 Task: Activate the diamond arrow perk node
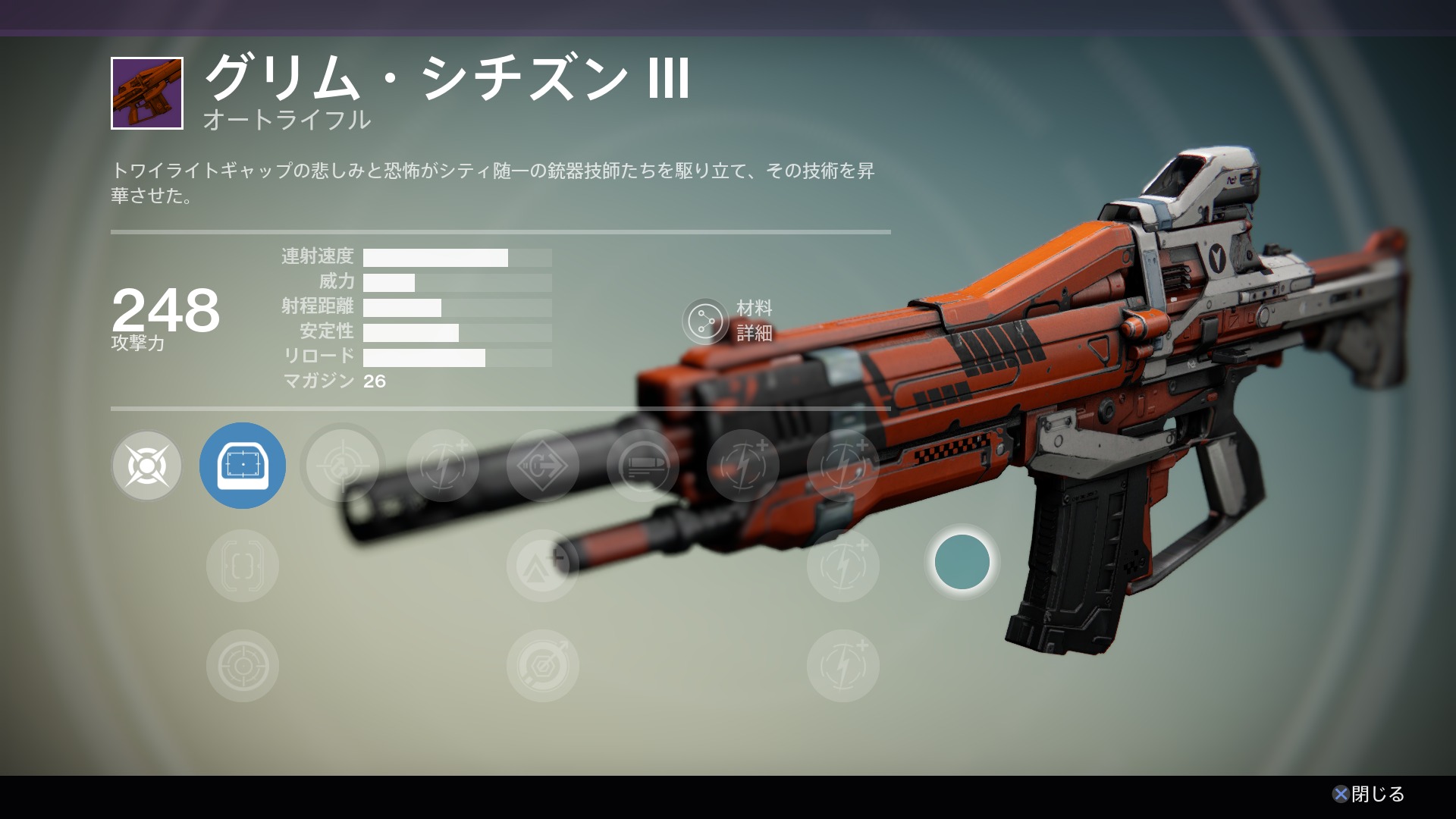(x=543, y=466)
